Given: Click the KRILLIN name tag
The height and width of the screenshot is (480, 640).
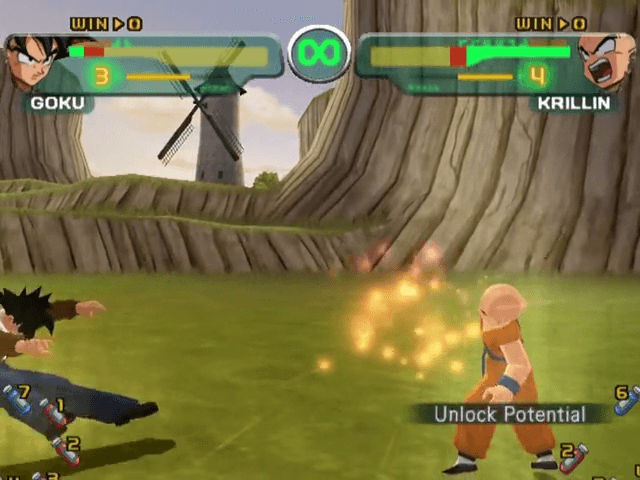Looking at the screenshot, I should (x=578, y=103).
